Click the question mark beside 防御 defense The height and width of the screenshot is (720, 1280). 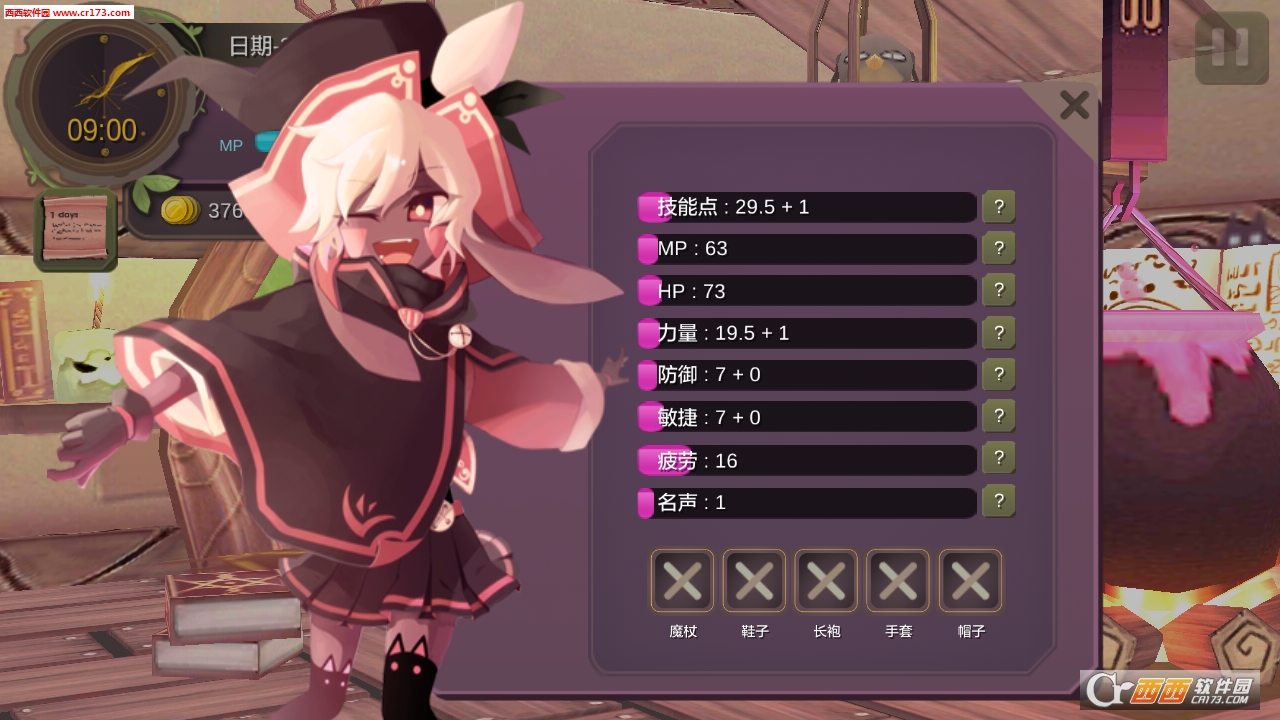click(998, 374)
